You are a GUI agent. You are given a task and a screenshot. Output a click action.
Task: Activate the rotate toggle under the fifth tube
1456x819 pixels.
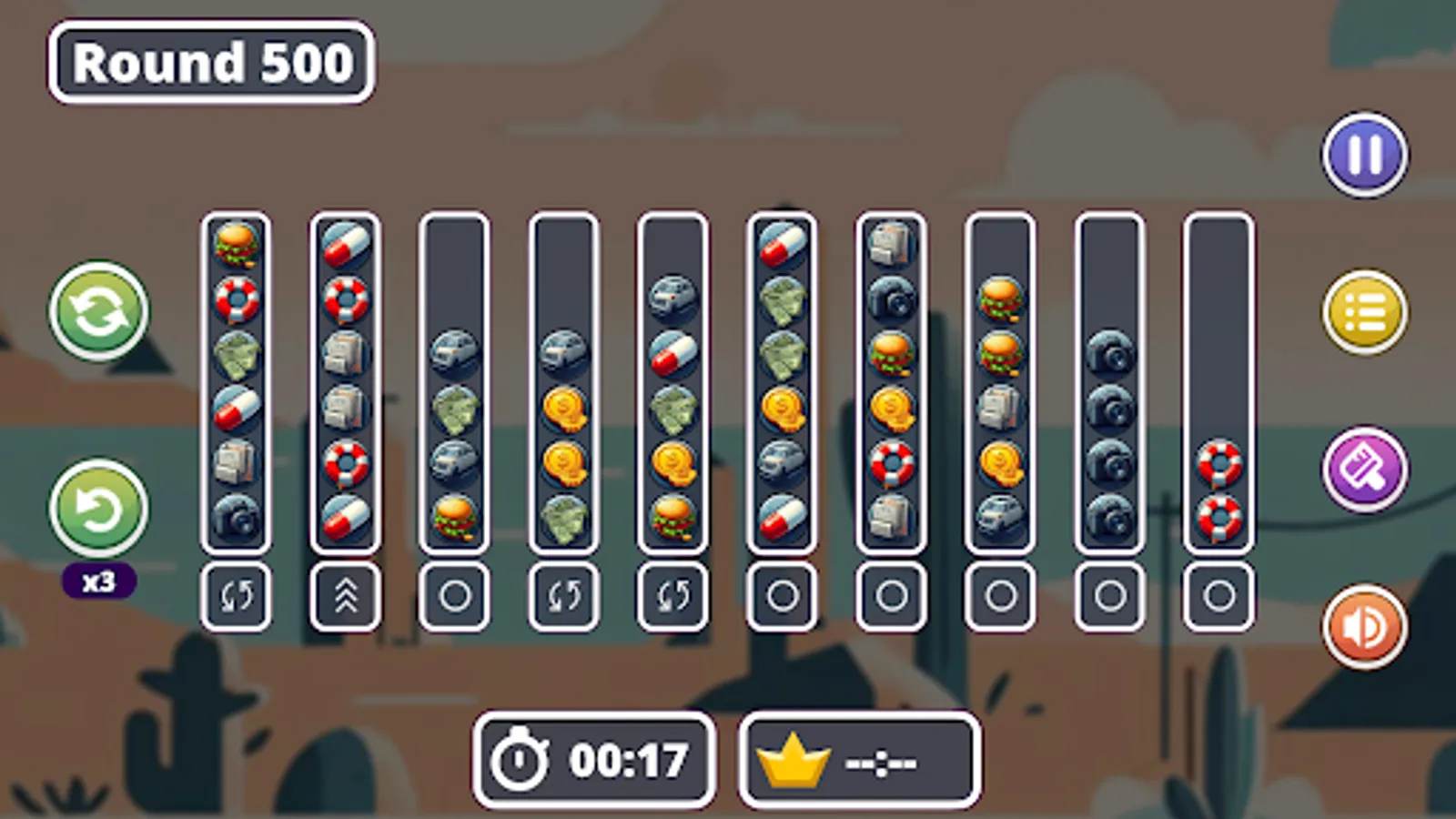tap(672, 596)
